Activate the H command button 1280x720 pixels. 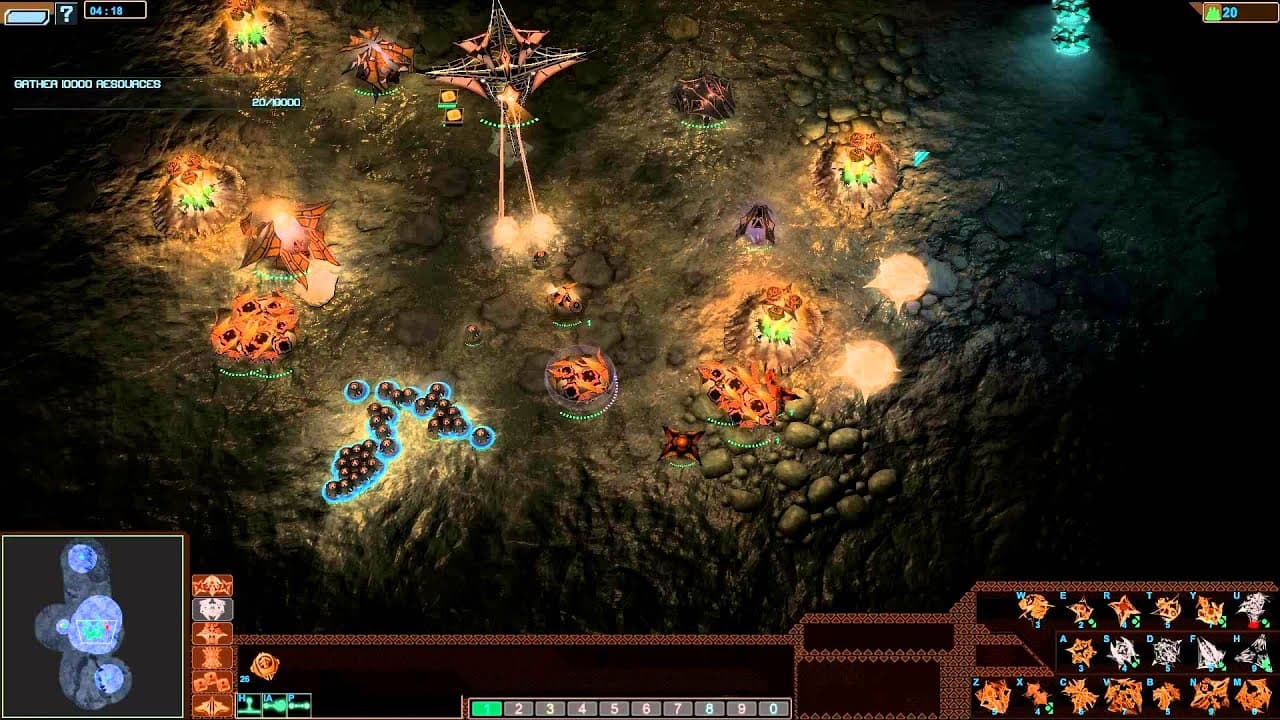[248, 706]
